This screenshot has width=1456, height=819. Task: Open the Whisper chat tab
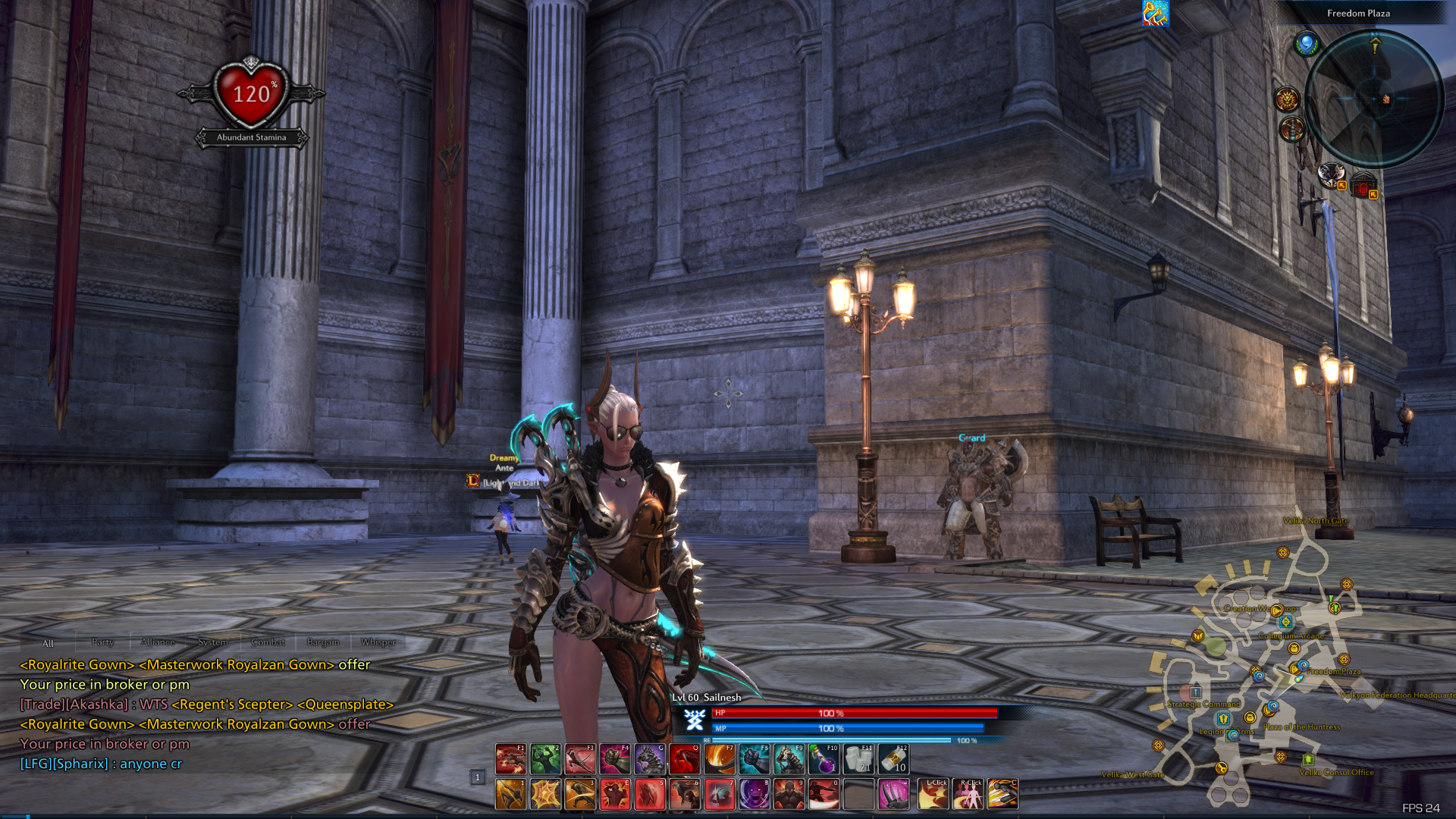(378, 642)
